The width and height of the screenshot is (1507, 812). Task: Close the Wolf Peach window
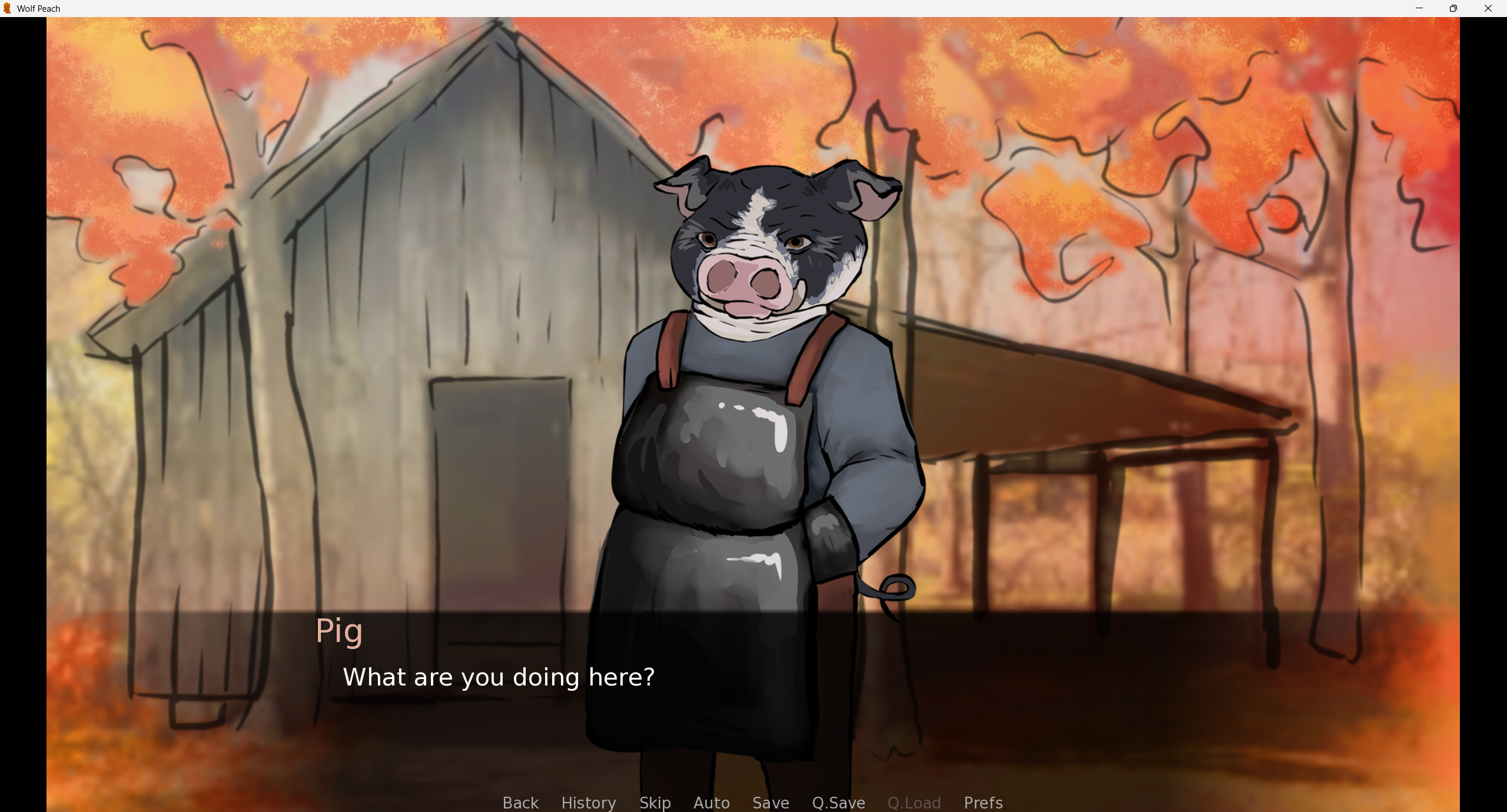1488,8
